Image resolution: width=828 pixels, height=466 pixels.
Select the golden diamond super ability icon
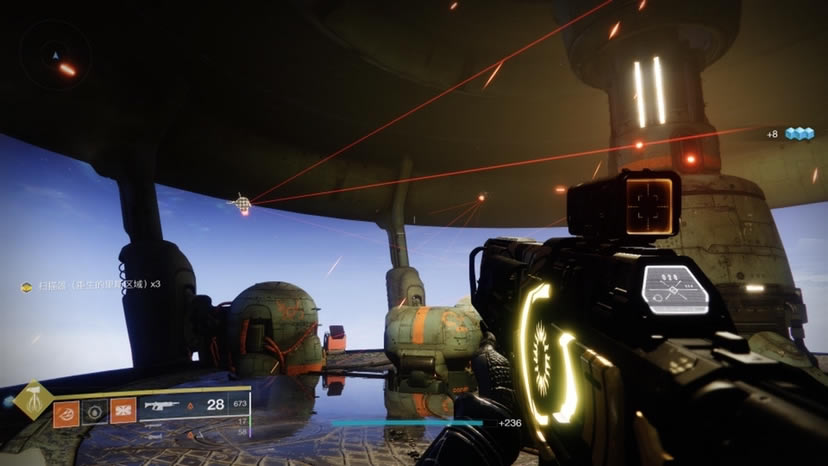[x=33, y=400]
